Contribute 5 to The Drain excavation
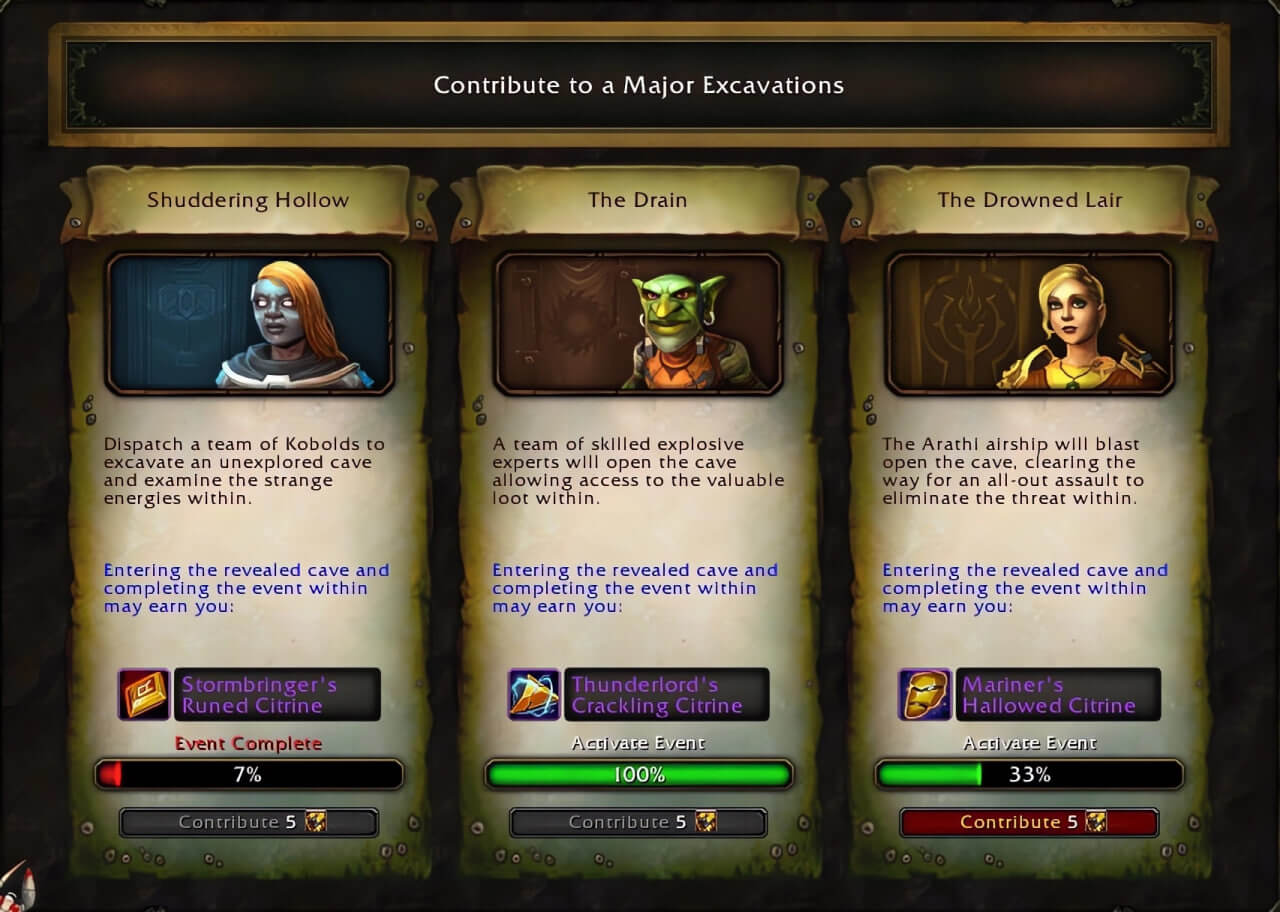This screenshot has width=1280, height=912. (x=638, y=822)
